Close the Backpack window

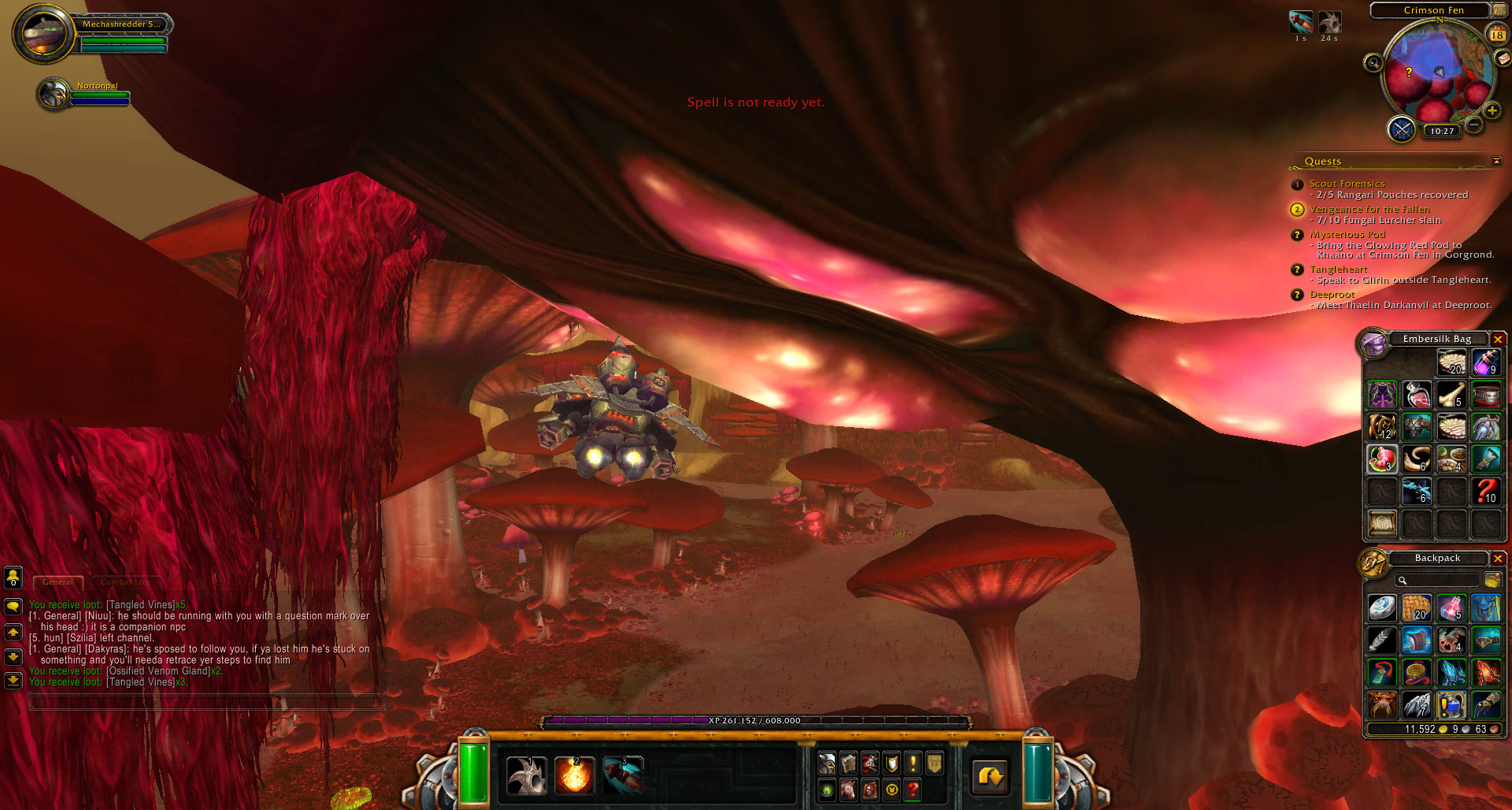(1498, 559)
